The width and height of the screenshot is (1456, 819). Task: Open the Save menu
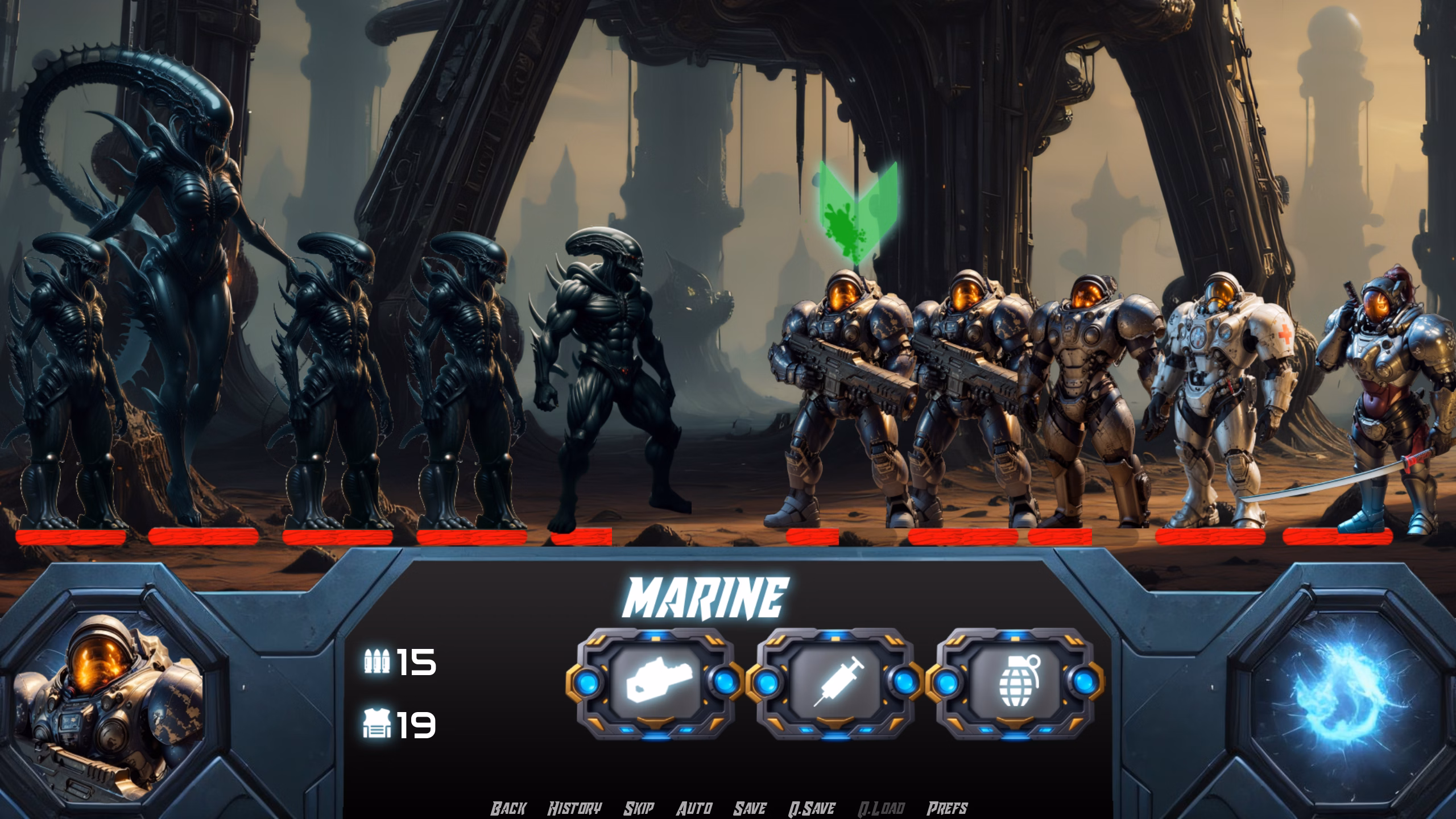750,808
